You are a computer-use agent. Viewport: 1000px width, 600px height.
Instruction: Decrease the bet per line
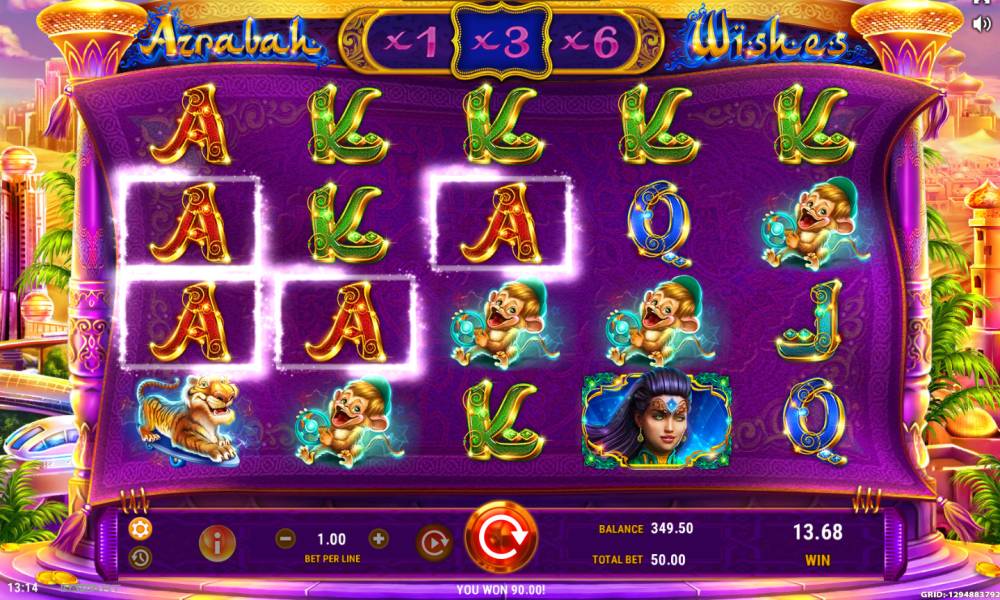(286, 538)
